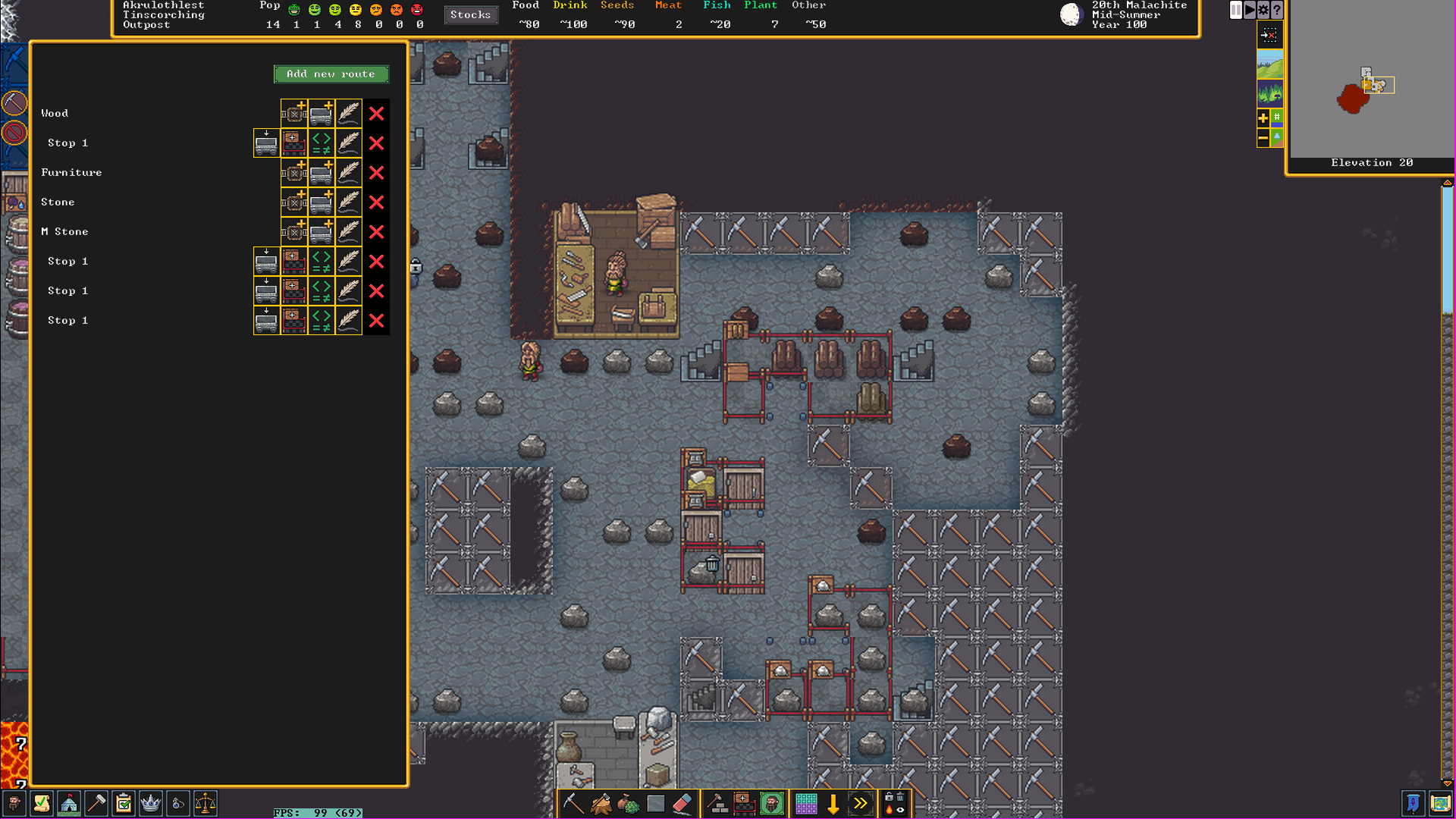
Task: Add a new hauling route
Action: (x=331, y=74)
